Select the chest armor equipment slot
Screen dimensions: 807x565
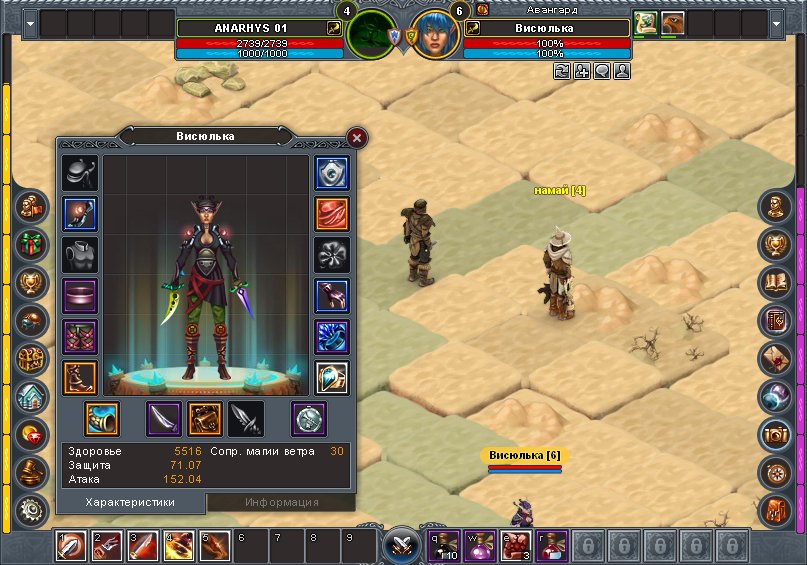(80, 255)
